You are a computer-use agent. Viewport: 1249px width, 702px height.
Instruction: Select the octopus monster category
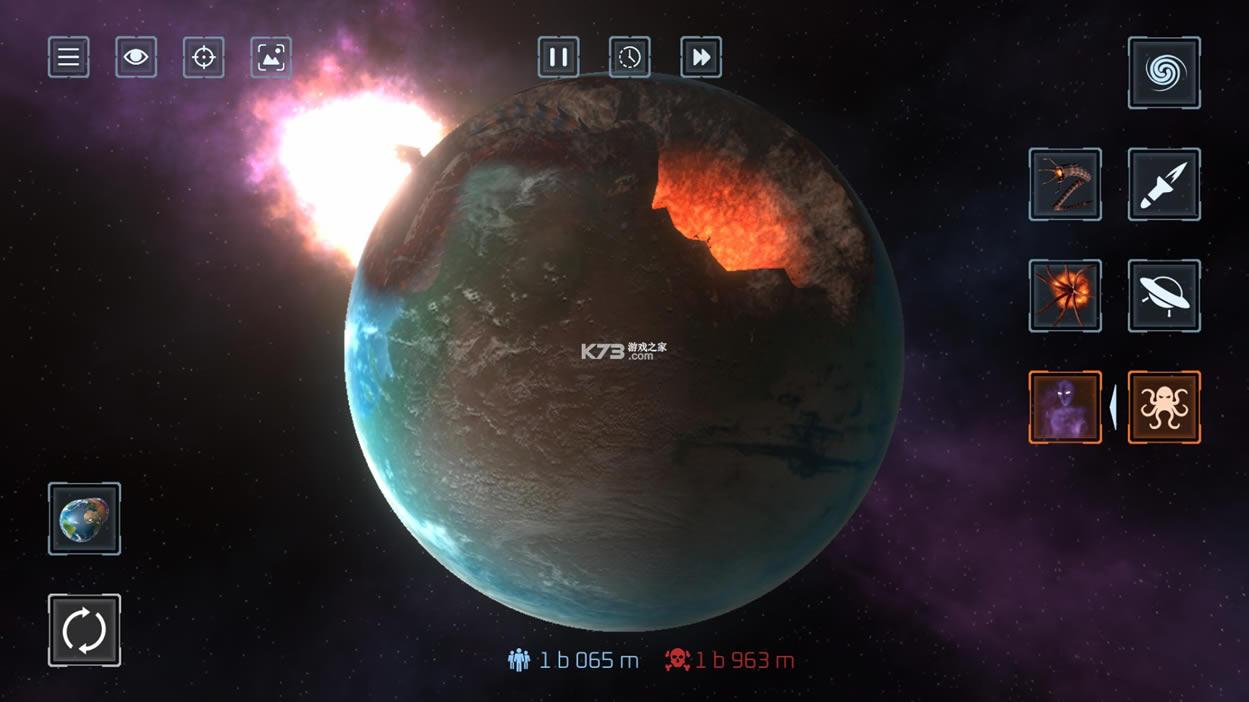click(1164, 407)
